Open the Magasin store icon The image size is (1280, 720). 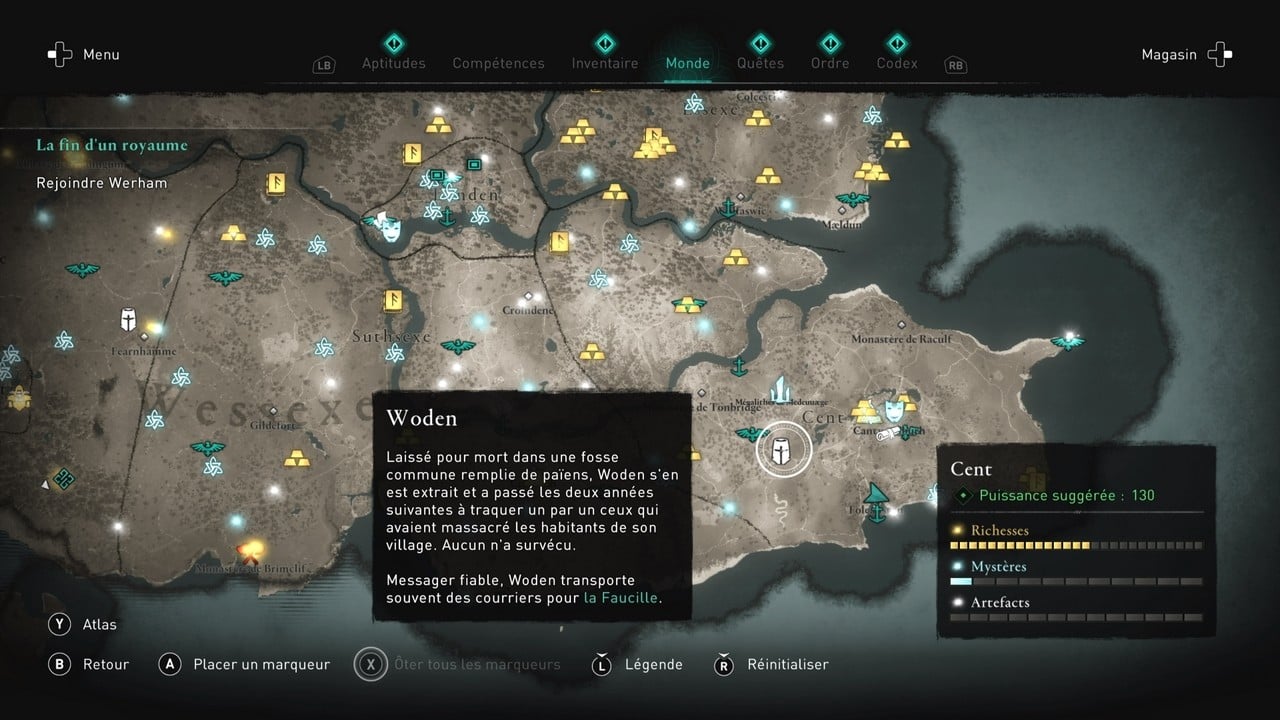pos(1219,54)
